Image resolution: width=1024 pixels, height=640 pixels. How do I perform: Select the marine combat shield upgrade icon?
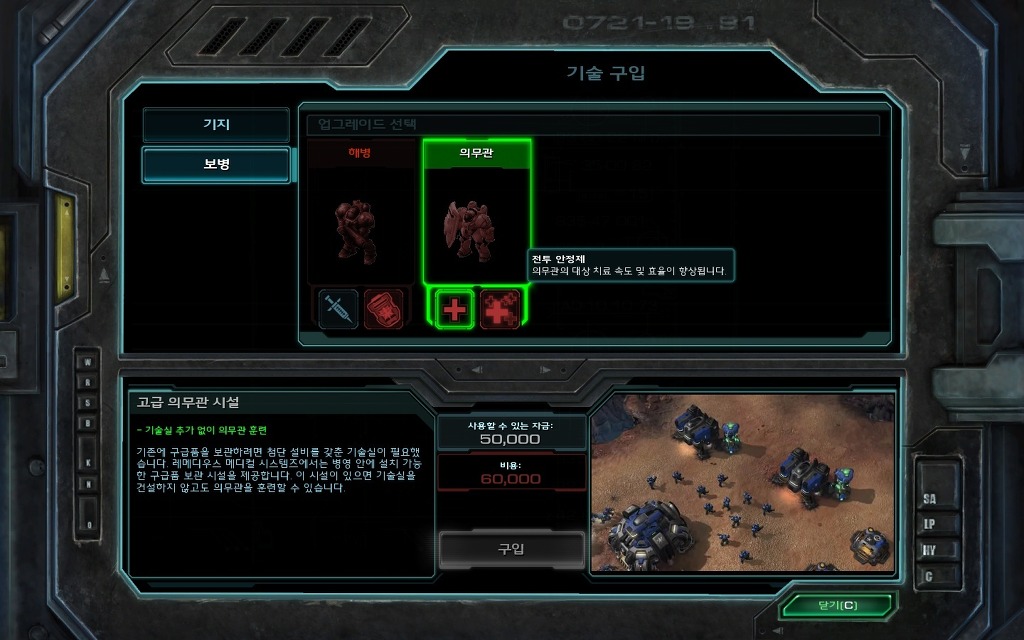(x=384, y=309)
